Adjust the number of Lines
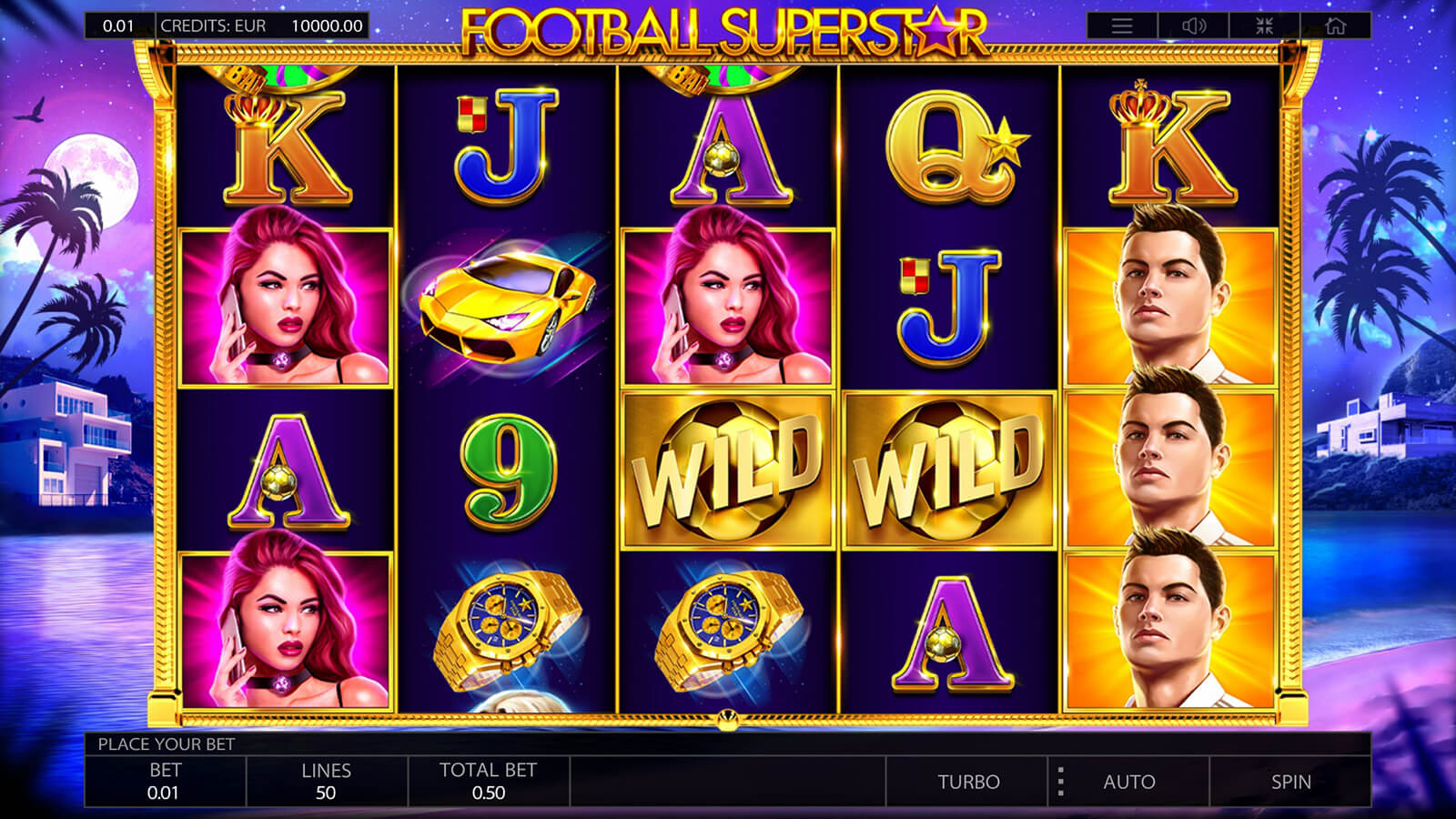 pyautogui.click(x=326, y=782)
